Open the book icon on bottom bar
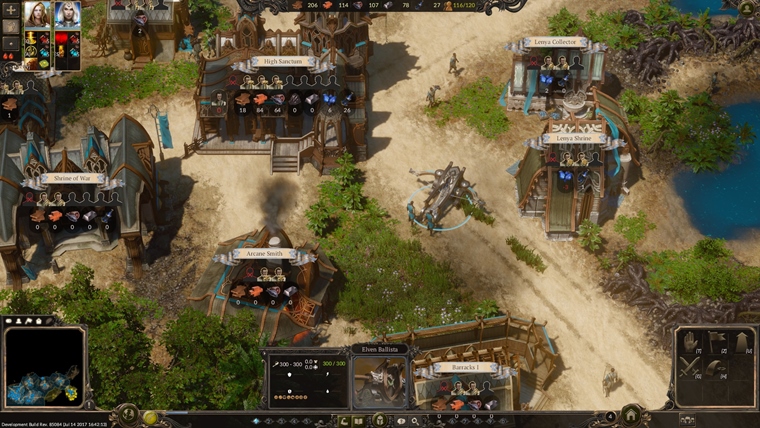This screenshot has width=760, height=428. 358,420
